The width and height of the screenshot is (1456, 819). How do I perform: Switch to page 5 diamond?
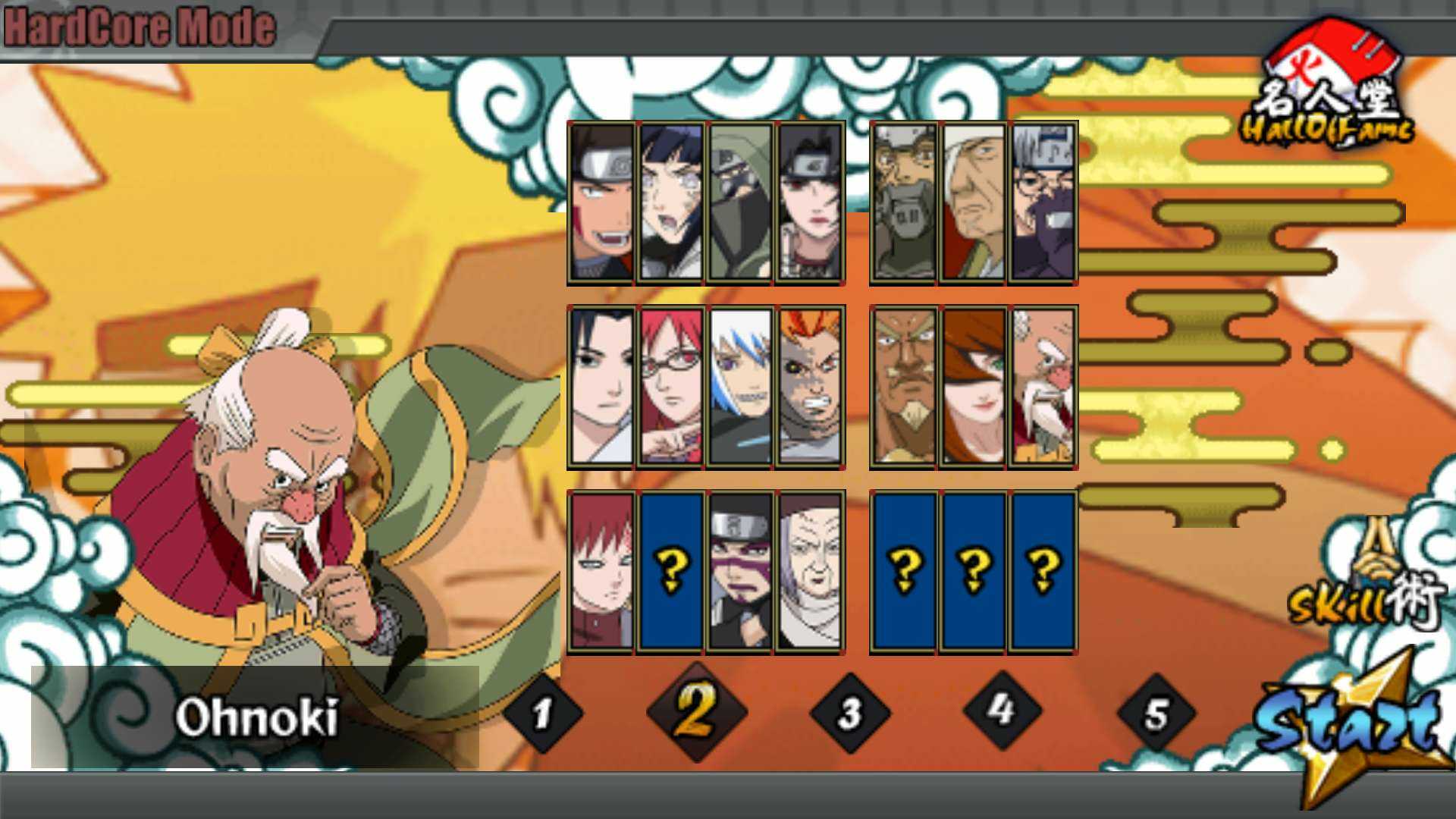pyautogui.click(x=1156, y=714)
